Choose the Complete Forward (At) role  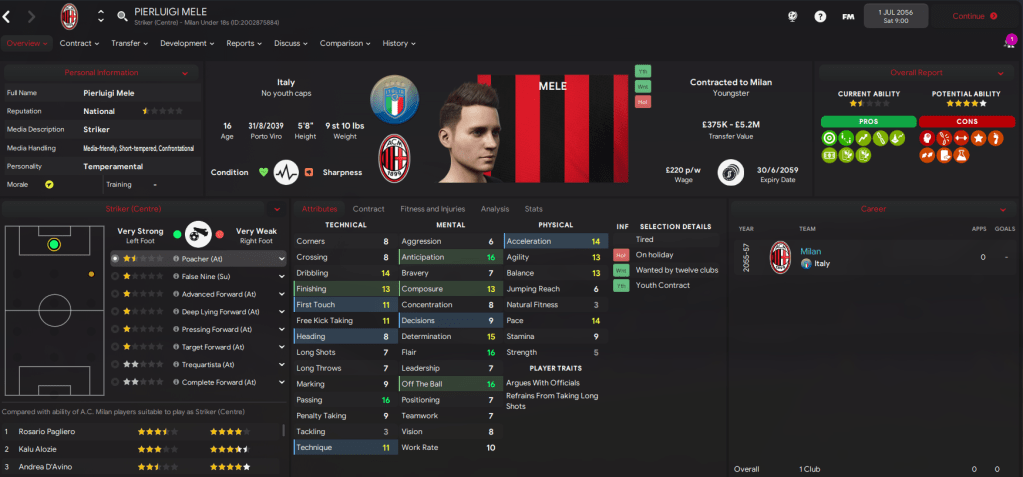tap(220, 382)
